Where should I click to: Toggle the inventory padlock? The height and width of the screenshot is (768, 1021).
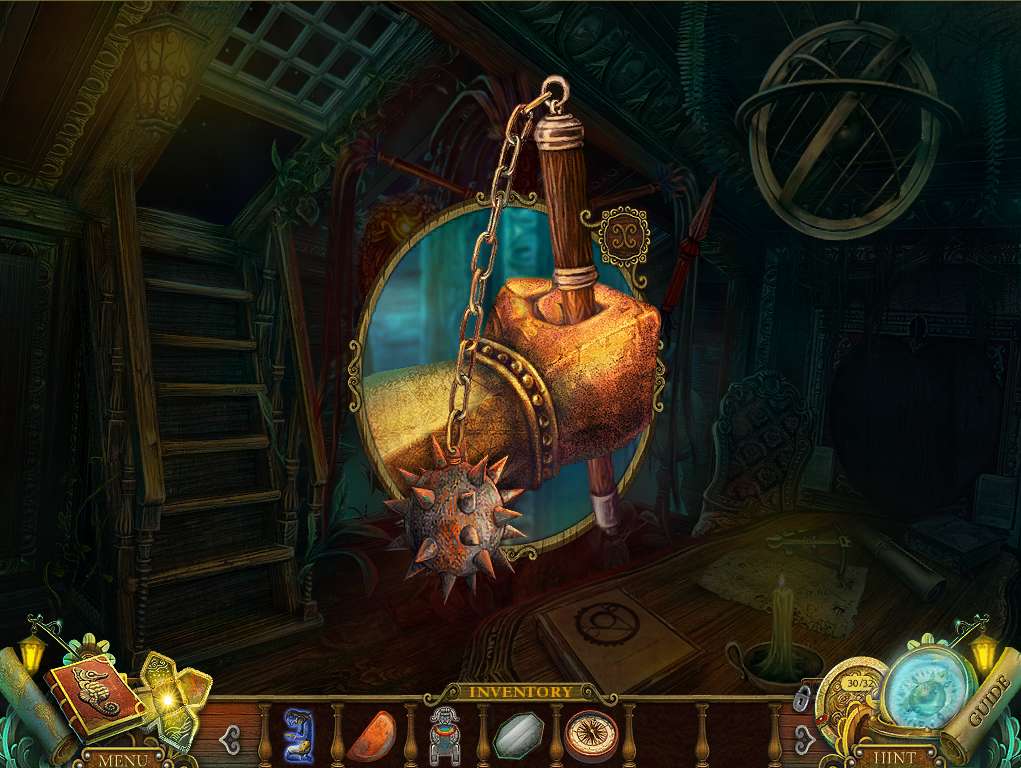[801, 696]
